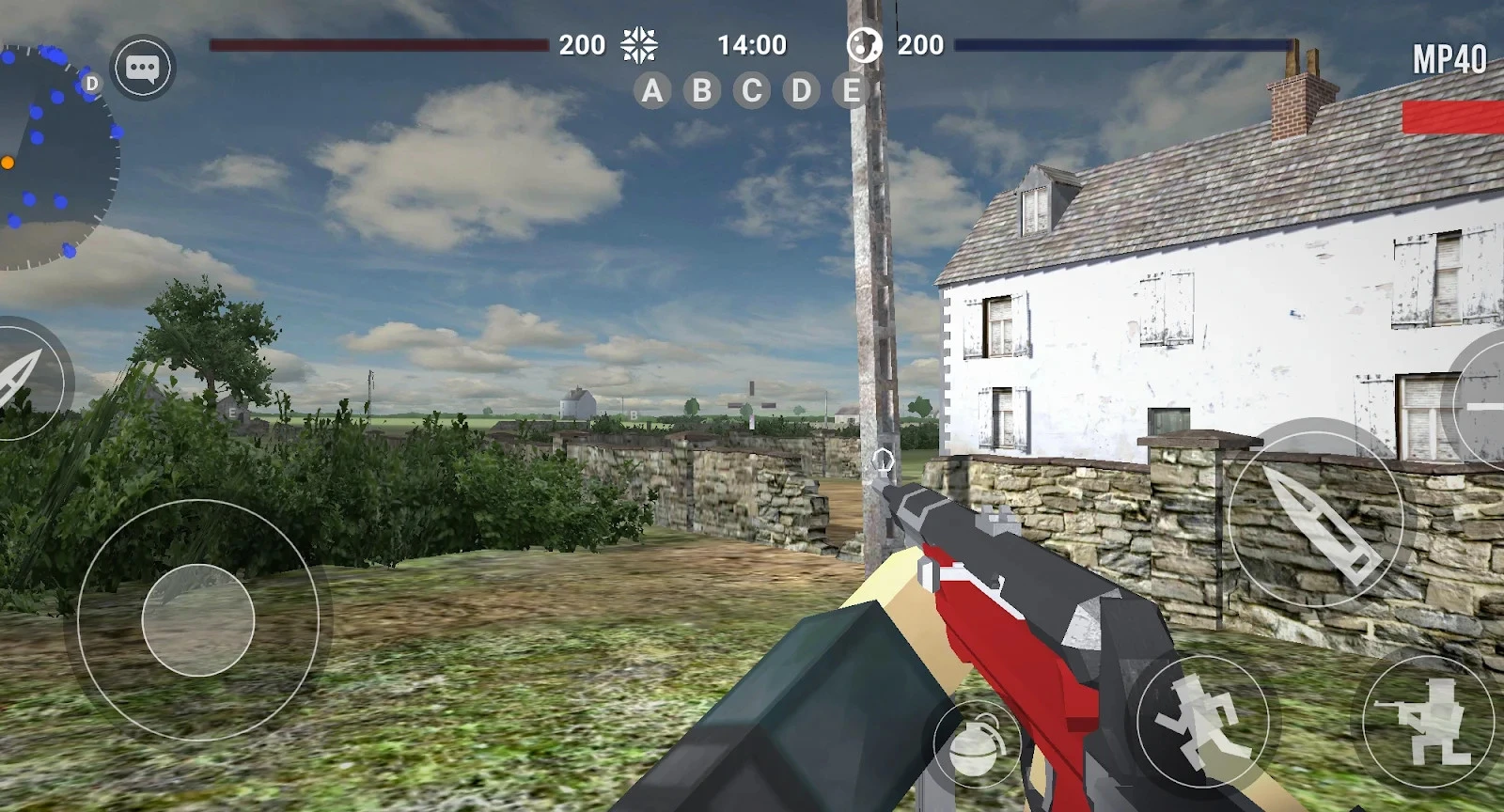
Task: Select capture point A indicator
Action: pyautogui.click(x=652, y=90)
